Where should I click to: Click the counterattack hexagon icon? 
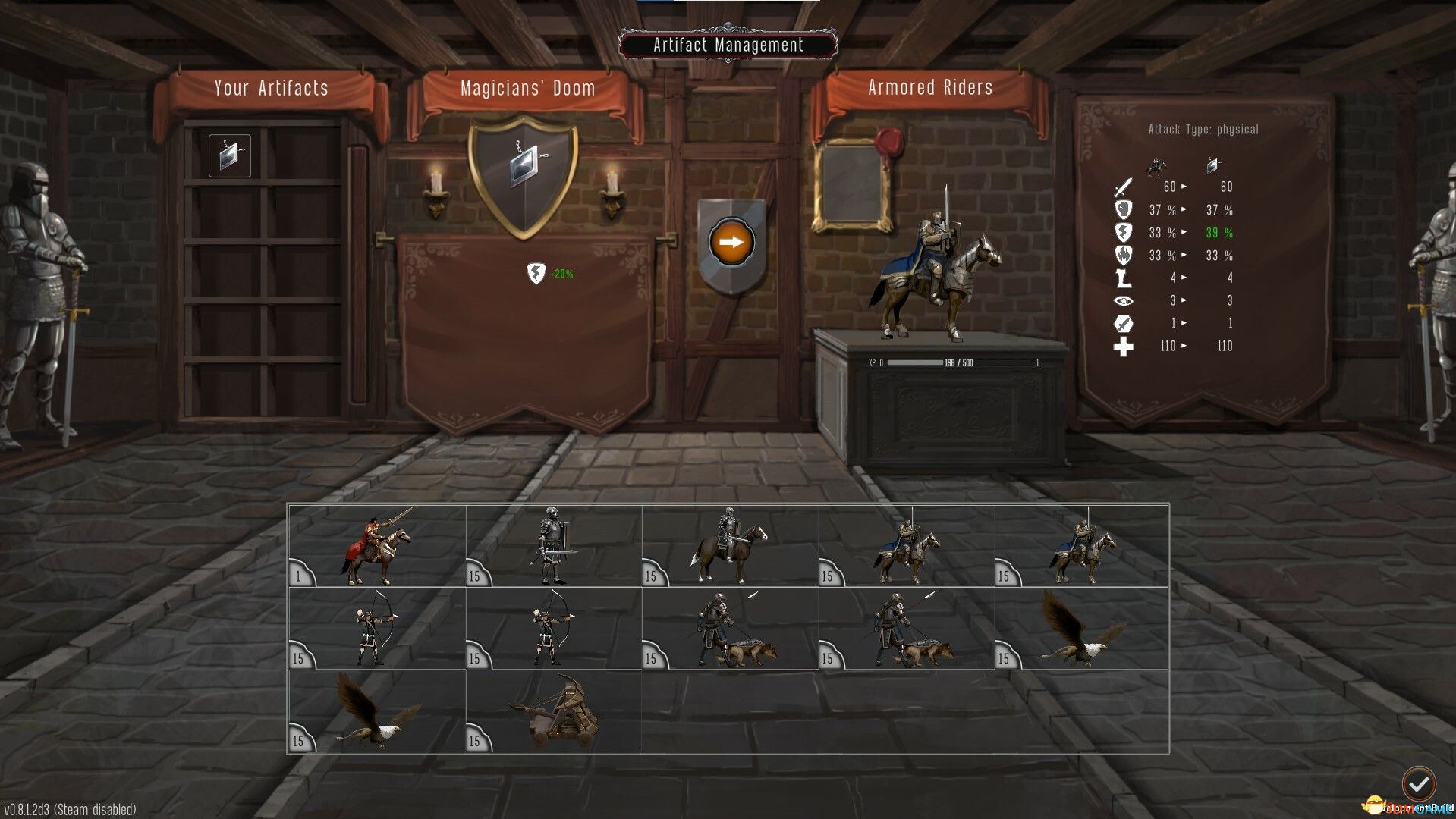1125,323
